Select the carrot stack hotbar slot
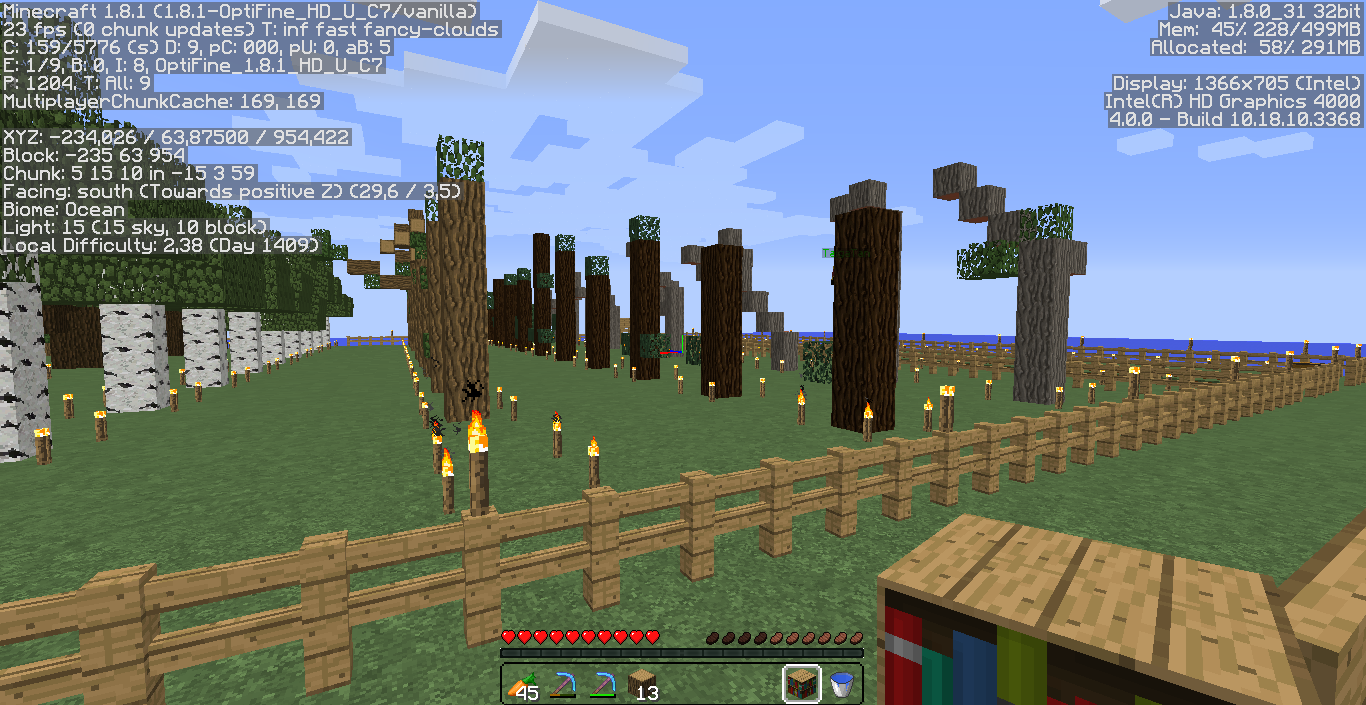The width and height of the screenshot is (1366, 705). point(522,685)
